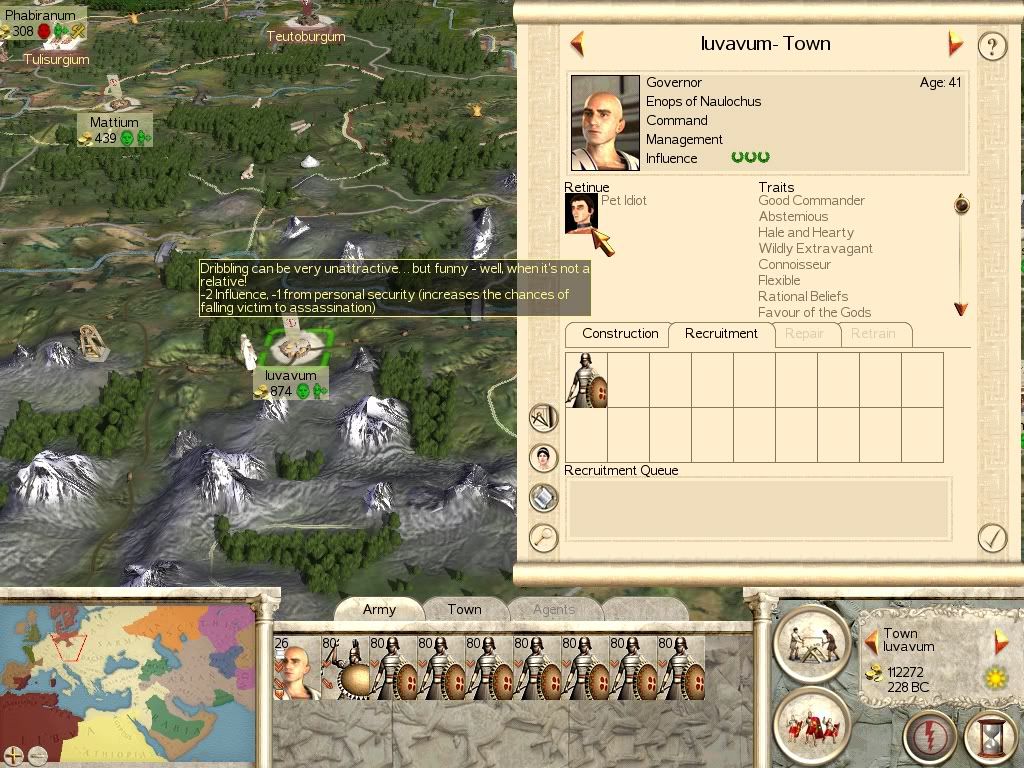Switch to the Construction tab
This screenshot has width=1024, height=768.
click(620, 334)
